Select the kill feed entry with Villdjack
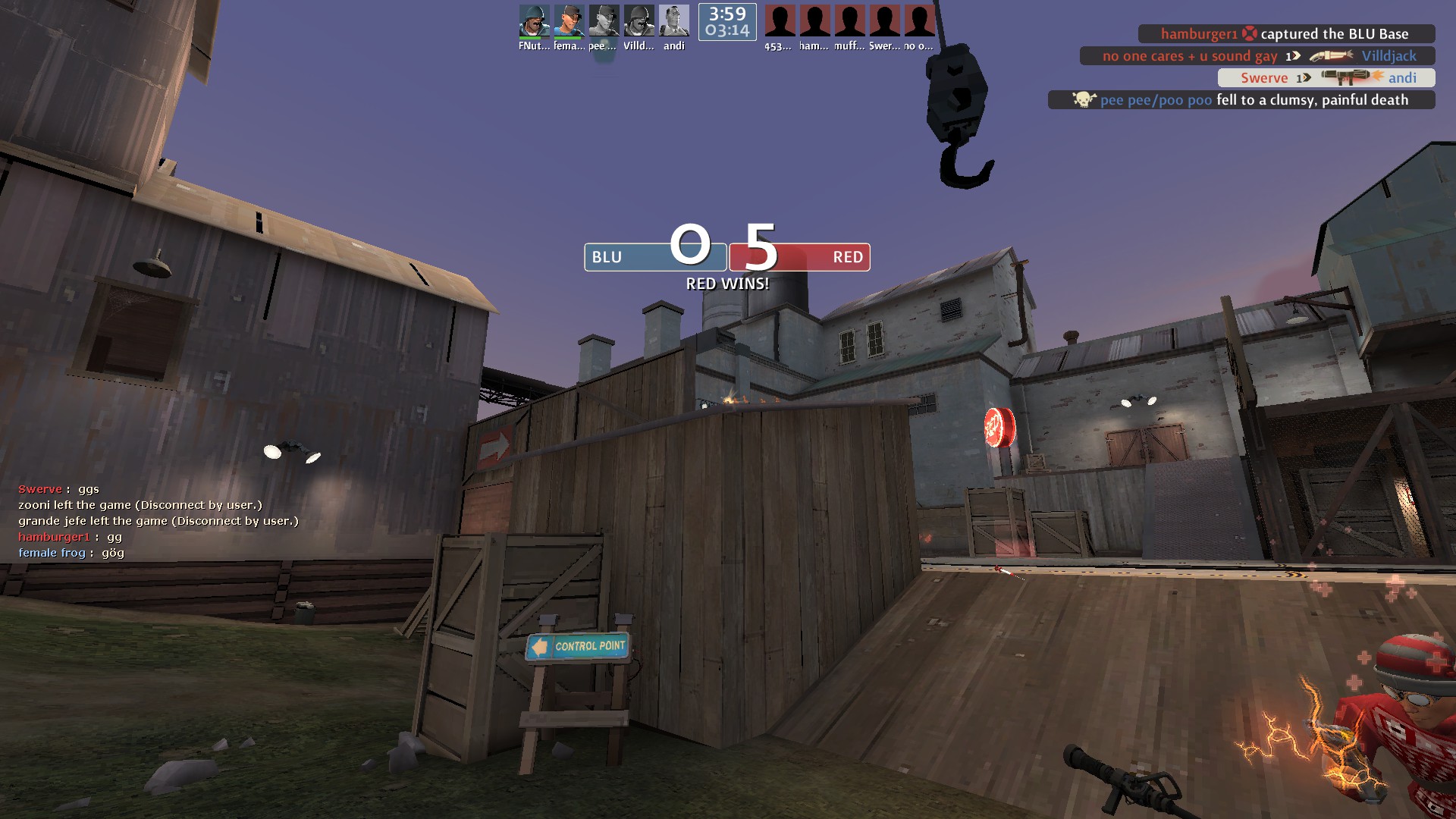 click(x=1257, y=56)
